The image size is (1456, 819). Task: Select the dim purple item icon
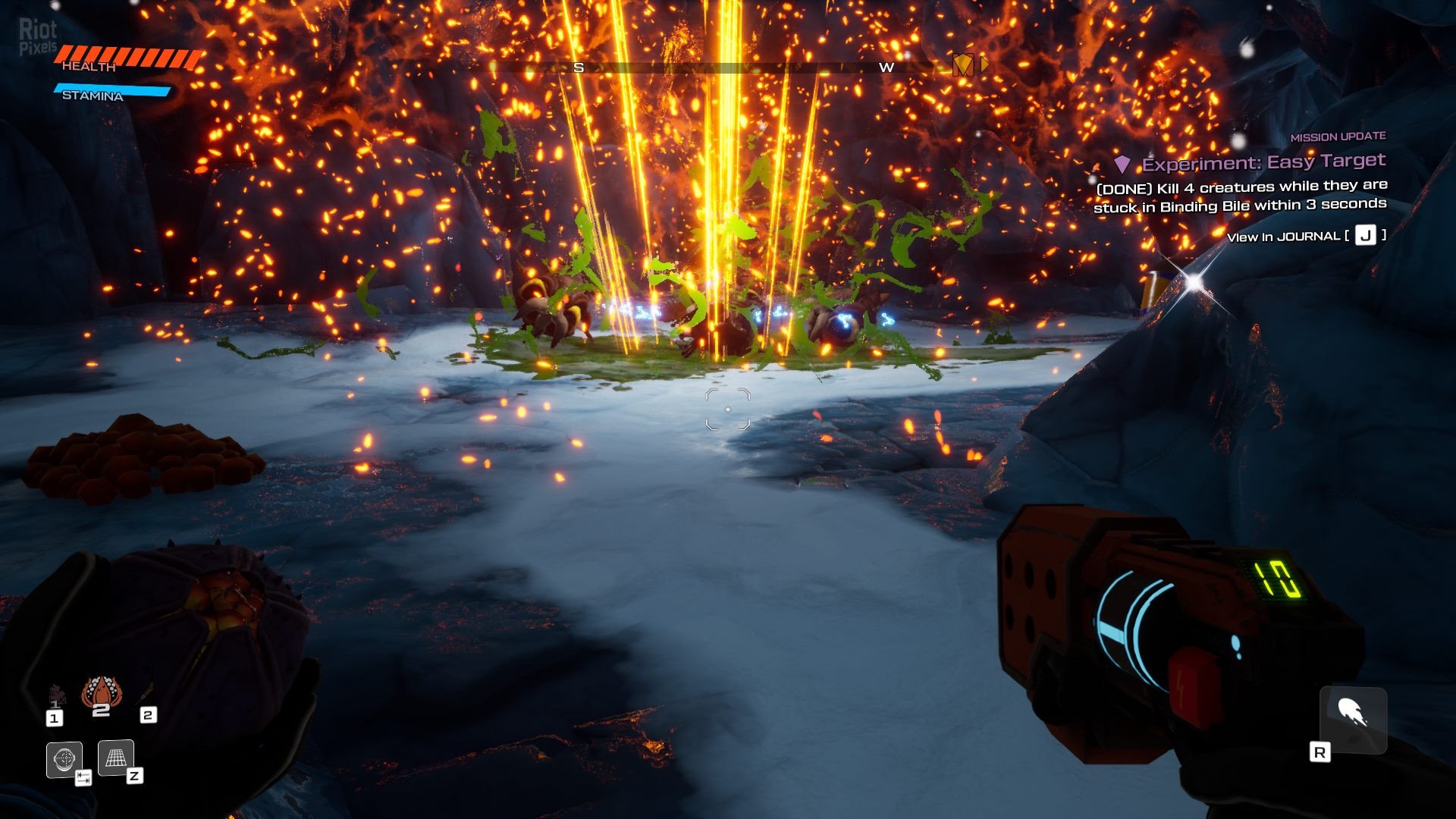57,694
